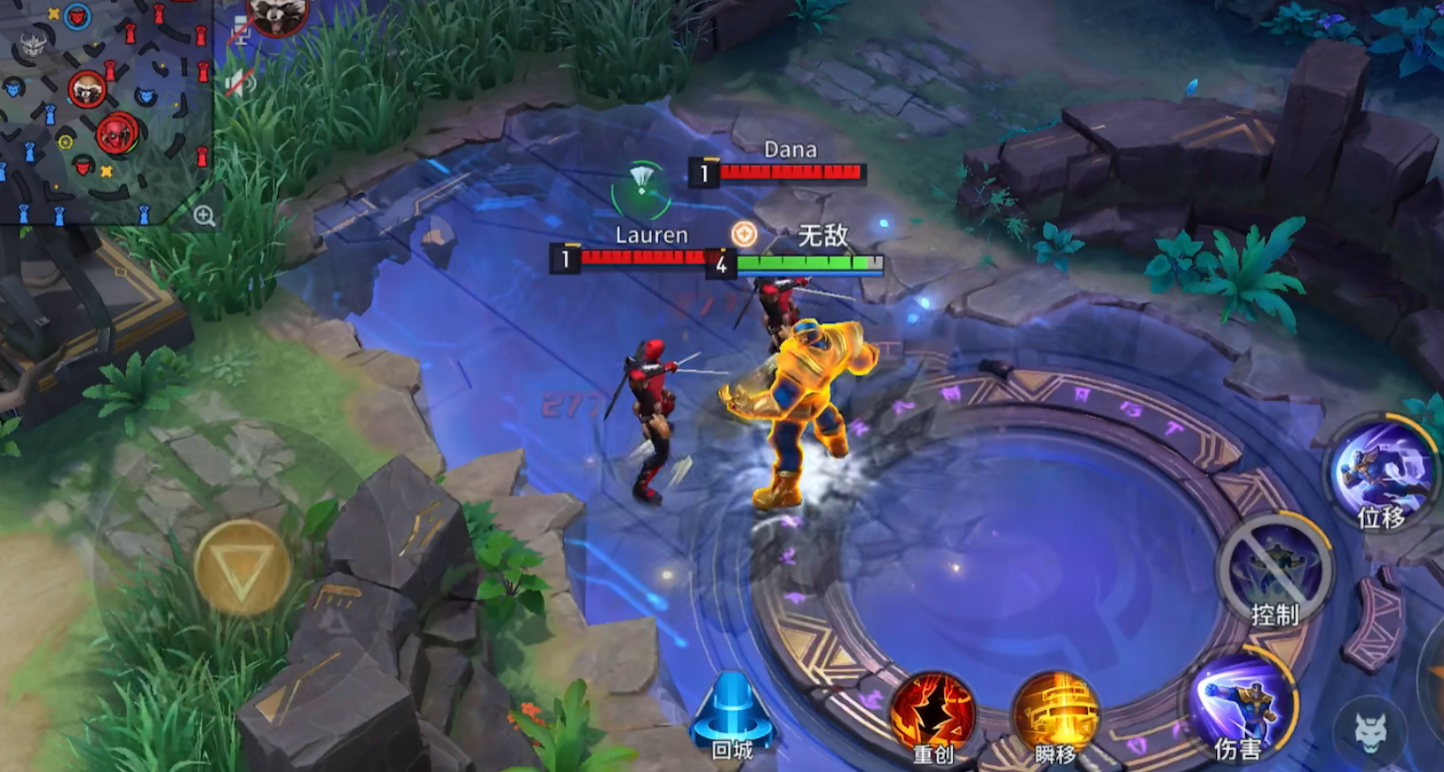This screenshot has height=772, width=1444.
Task: Click the minimap's magnifier zoom button
Action: (204, 215)
